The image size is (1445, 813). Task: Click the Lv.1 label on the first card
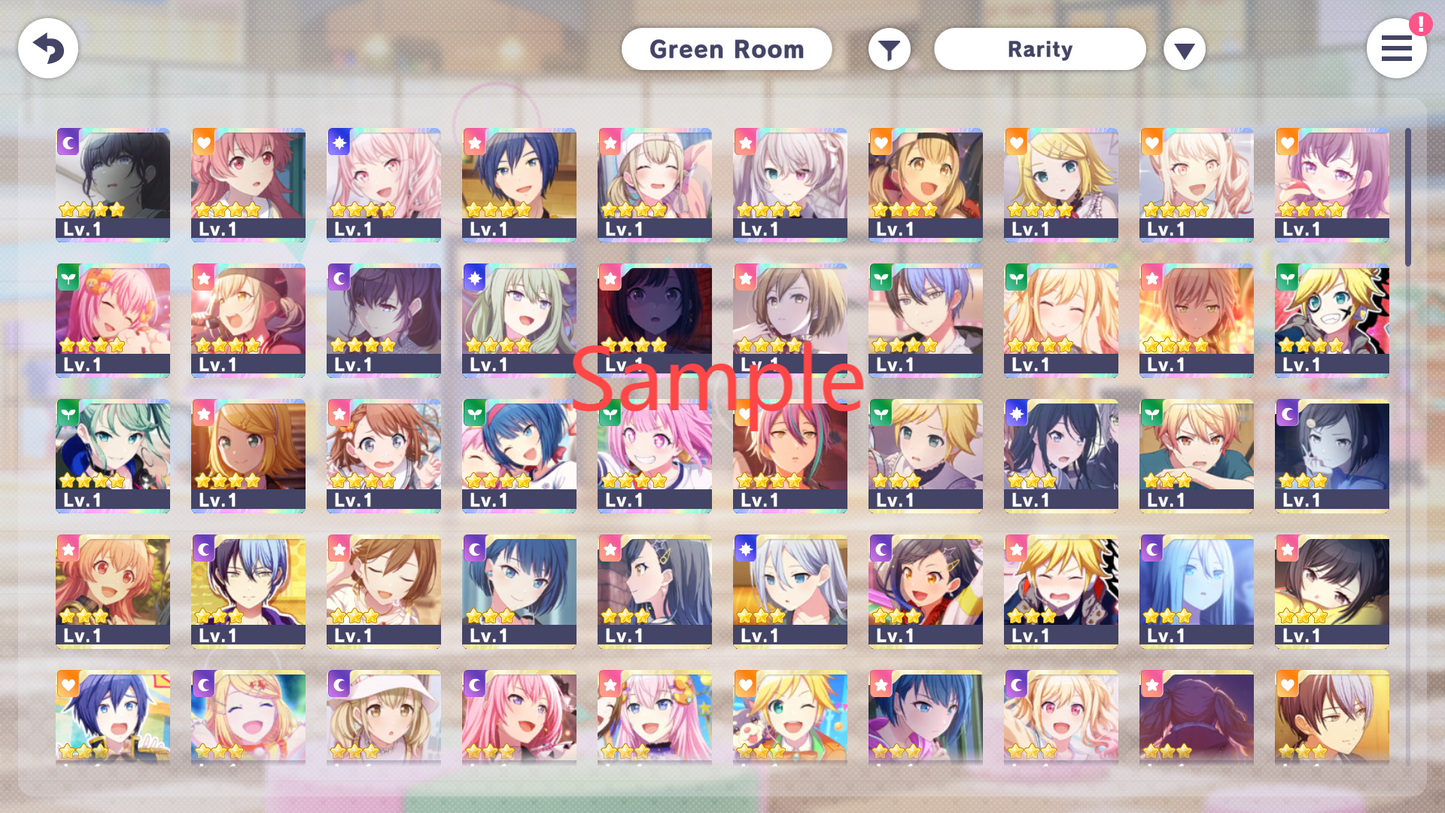click(82, 228)
